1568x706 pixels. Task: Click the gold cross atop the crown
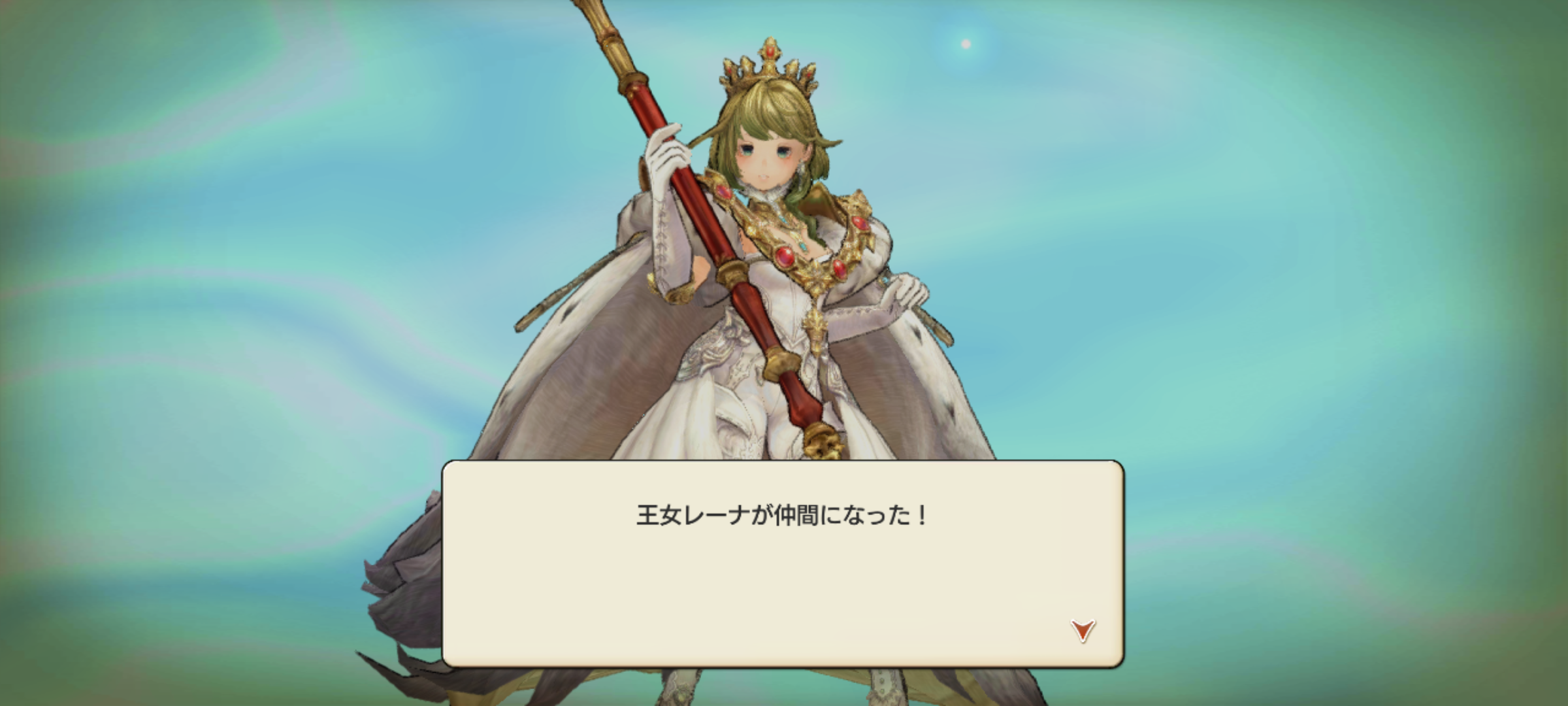[x=770, y=51]
